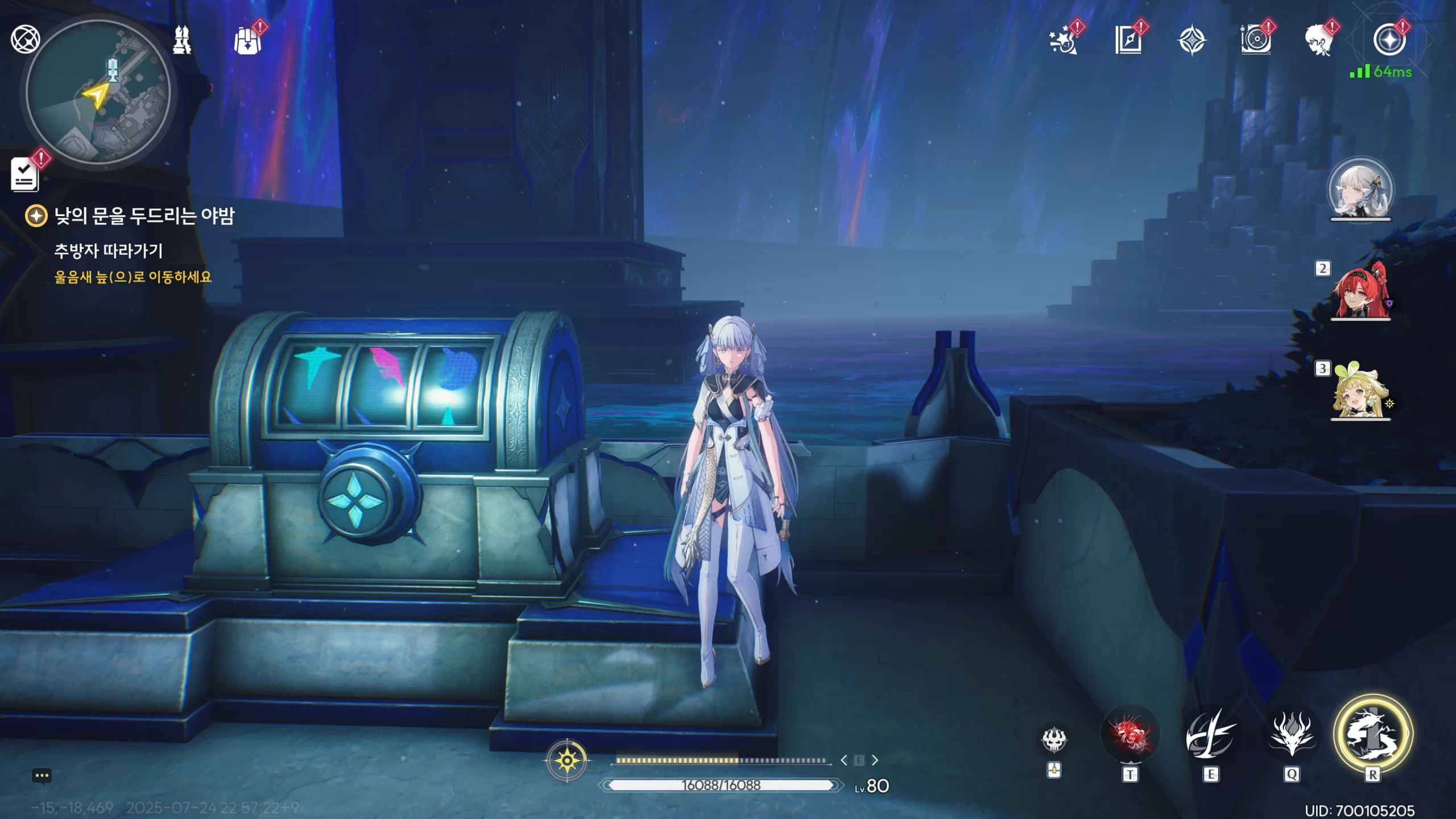Open the compass guidebook icon
Viewport: 1456px width, 819px height.
click(x=1128, y=40)
